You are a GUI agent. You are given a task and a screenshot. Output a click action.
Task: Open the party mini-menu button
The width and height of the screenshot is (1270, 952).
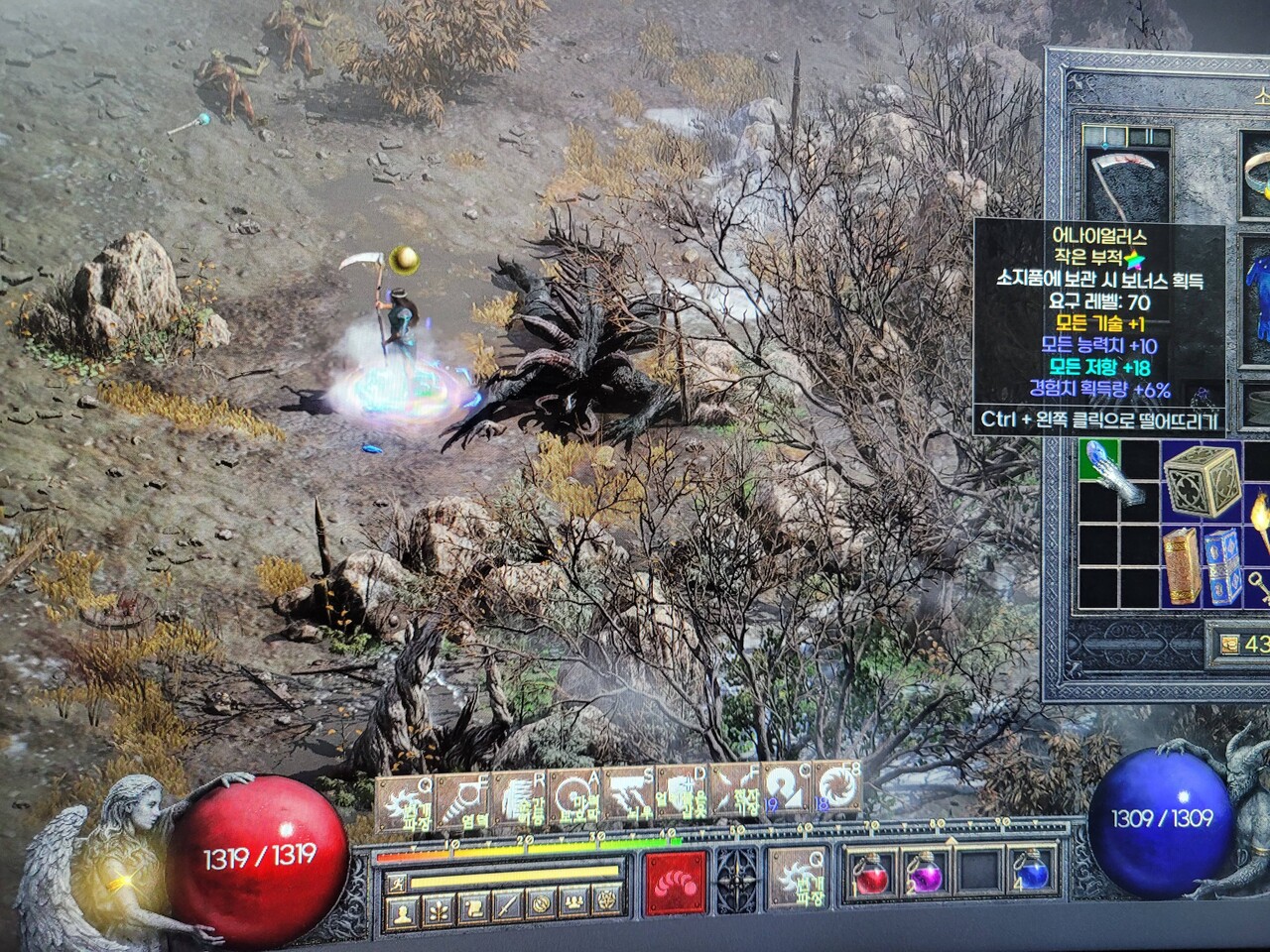click(572, 906)
